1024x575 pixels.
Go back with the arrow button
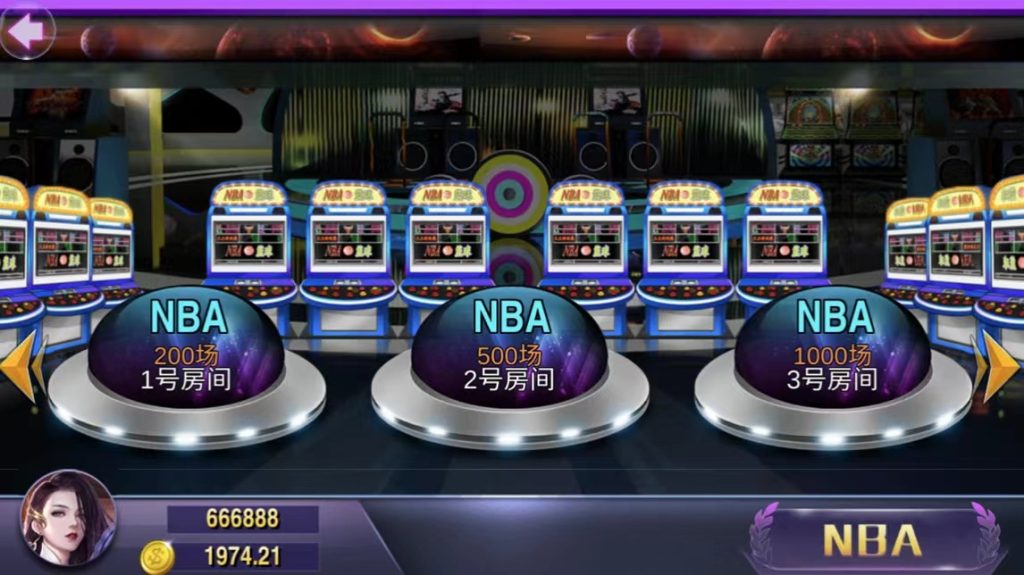[27, 31]
